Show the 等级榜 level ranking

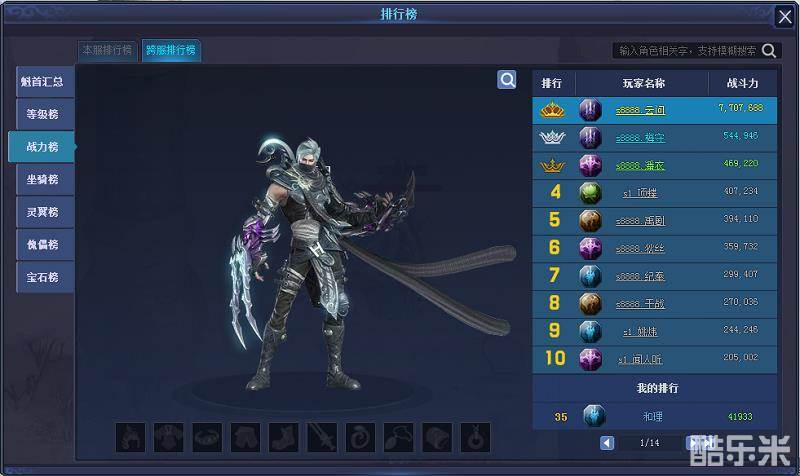click(44, 114)
